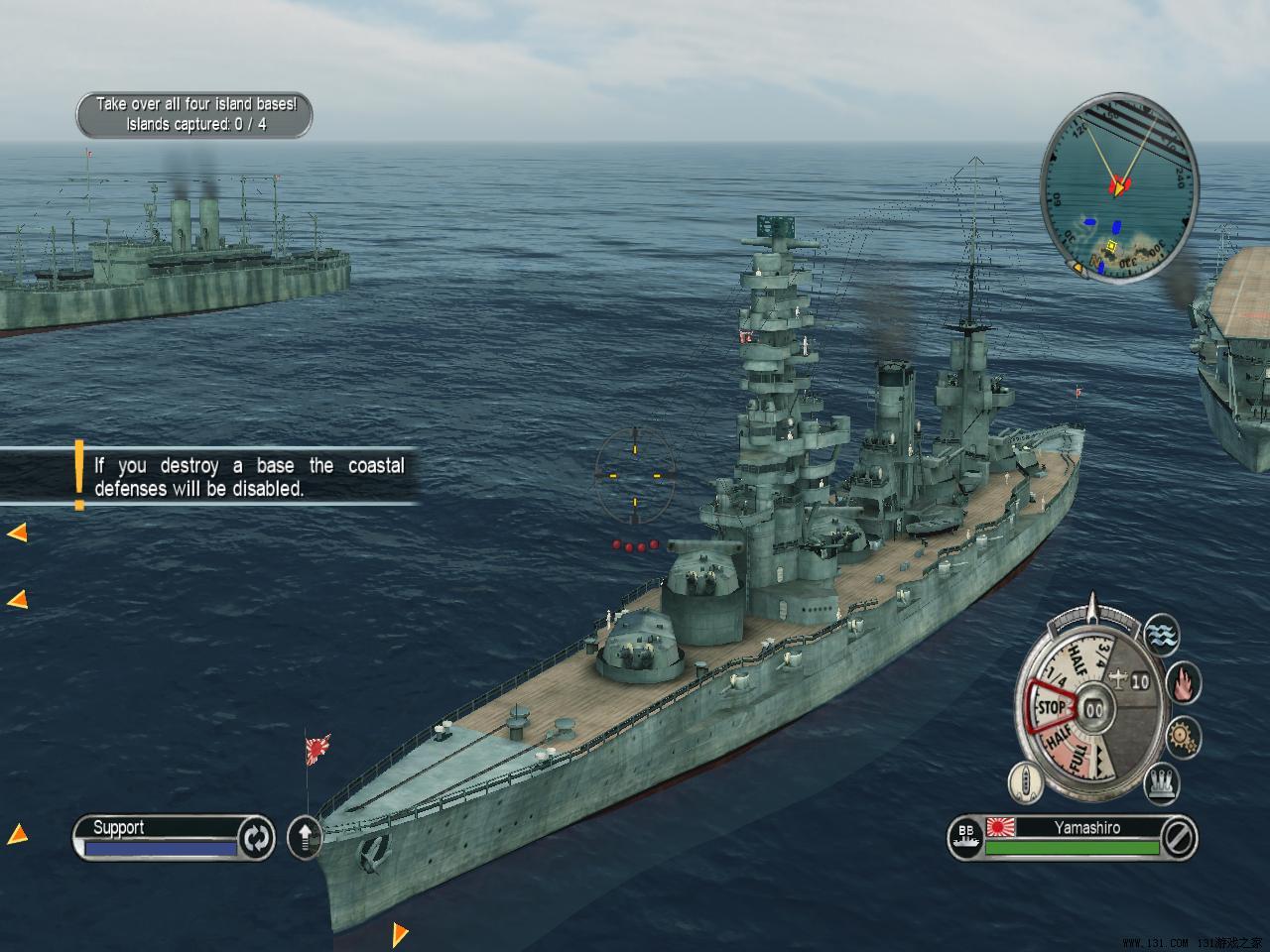
Task: Select the Yamashiro unit name panel
Action: (x=1085, y=828)
